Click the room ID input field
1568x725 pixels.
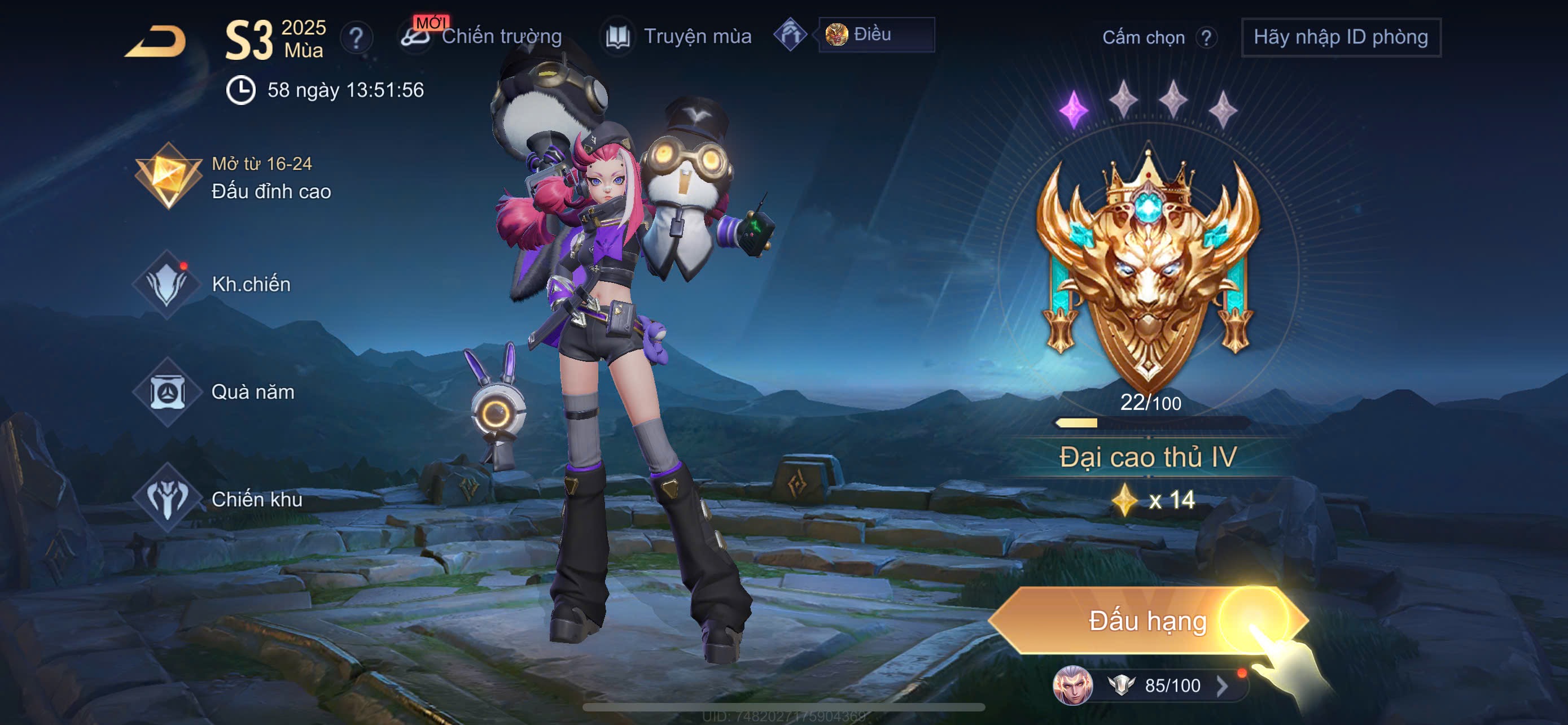point(1341,38)
